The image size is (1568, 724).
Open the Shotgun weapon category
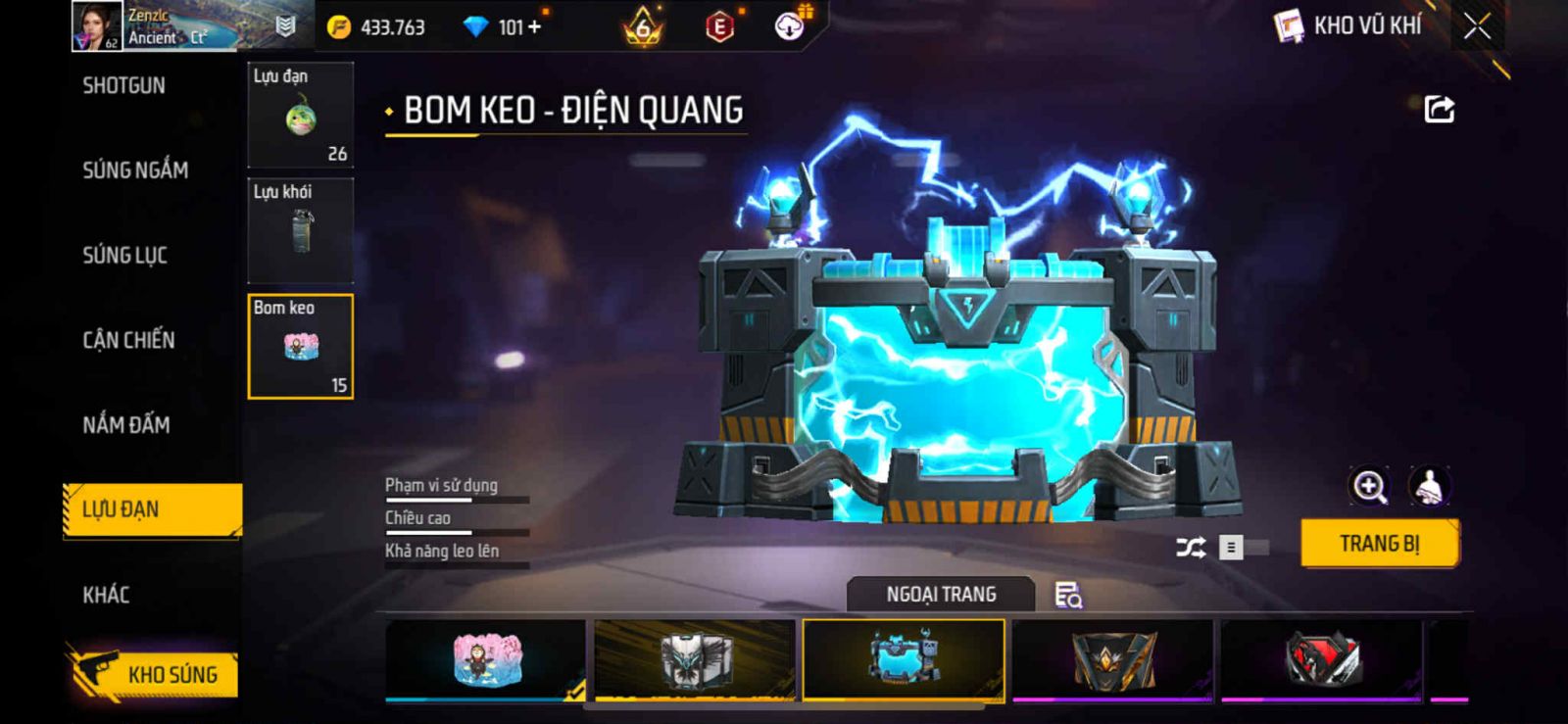click(124, 86)
